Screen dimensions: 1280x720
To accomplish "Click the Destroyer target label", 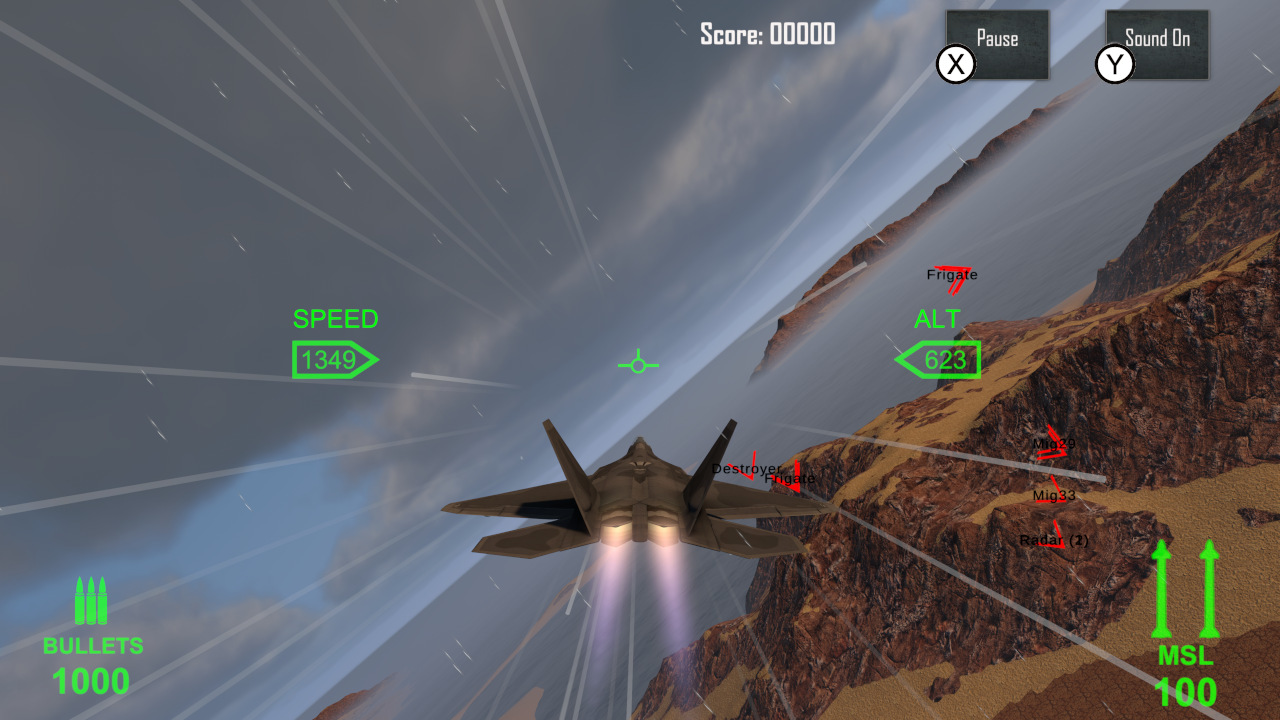I will (x=744, y=468).
